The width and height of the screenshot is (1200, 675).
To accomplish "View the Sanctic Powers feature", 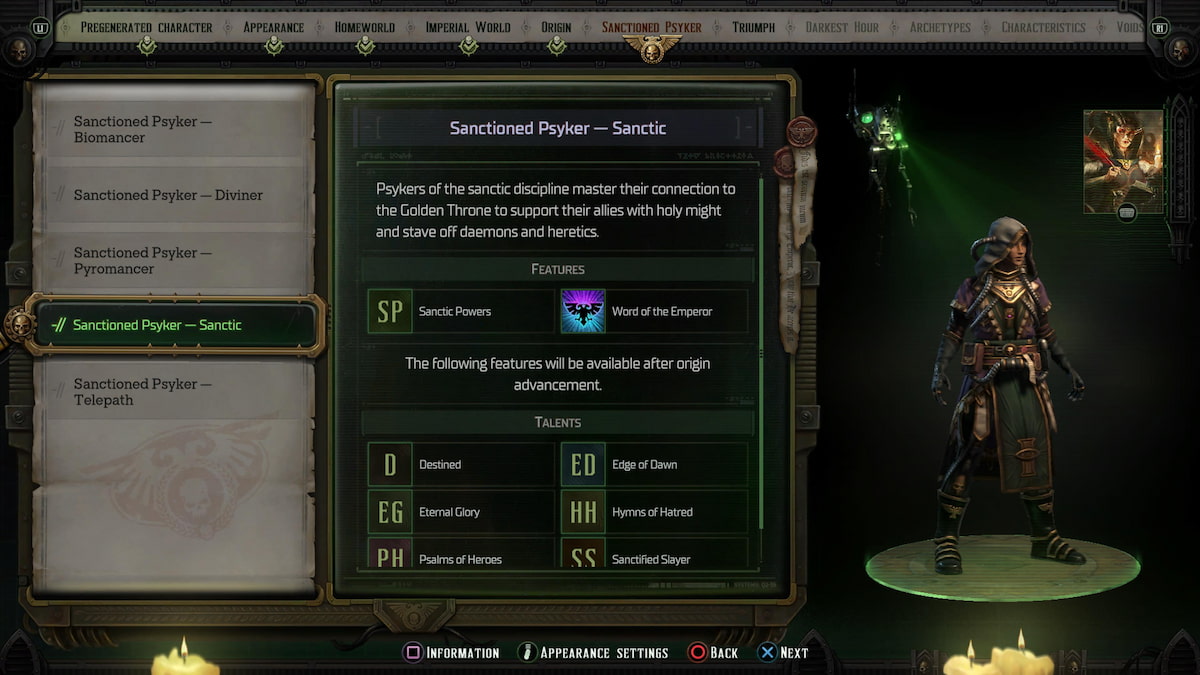I will point(460,311).
